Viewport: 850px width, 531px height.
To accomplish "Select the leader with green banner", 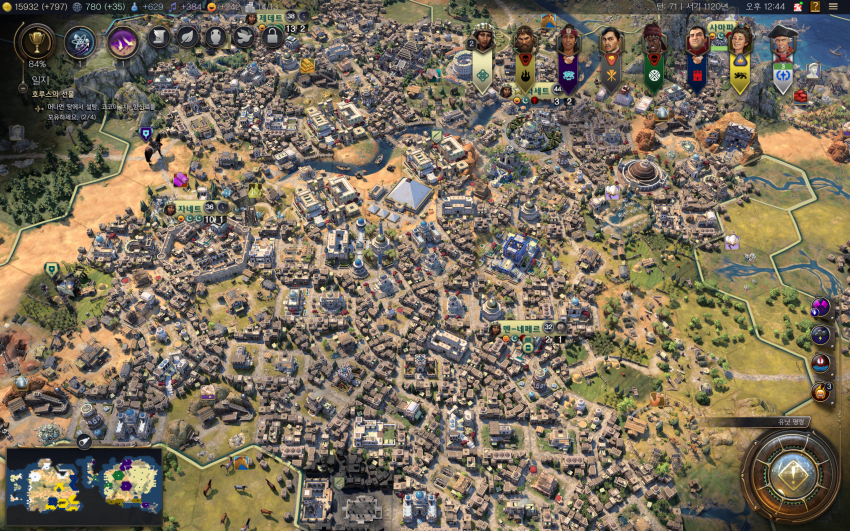I will [653, 42].
